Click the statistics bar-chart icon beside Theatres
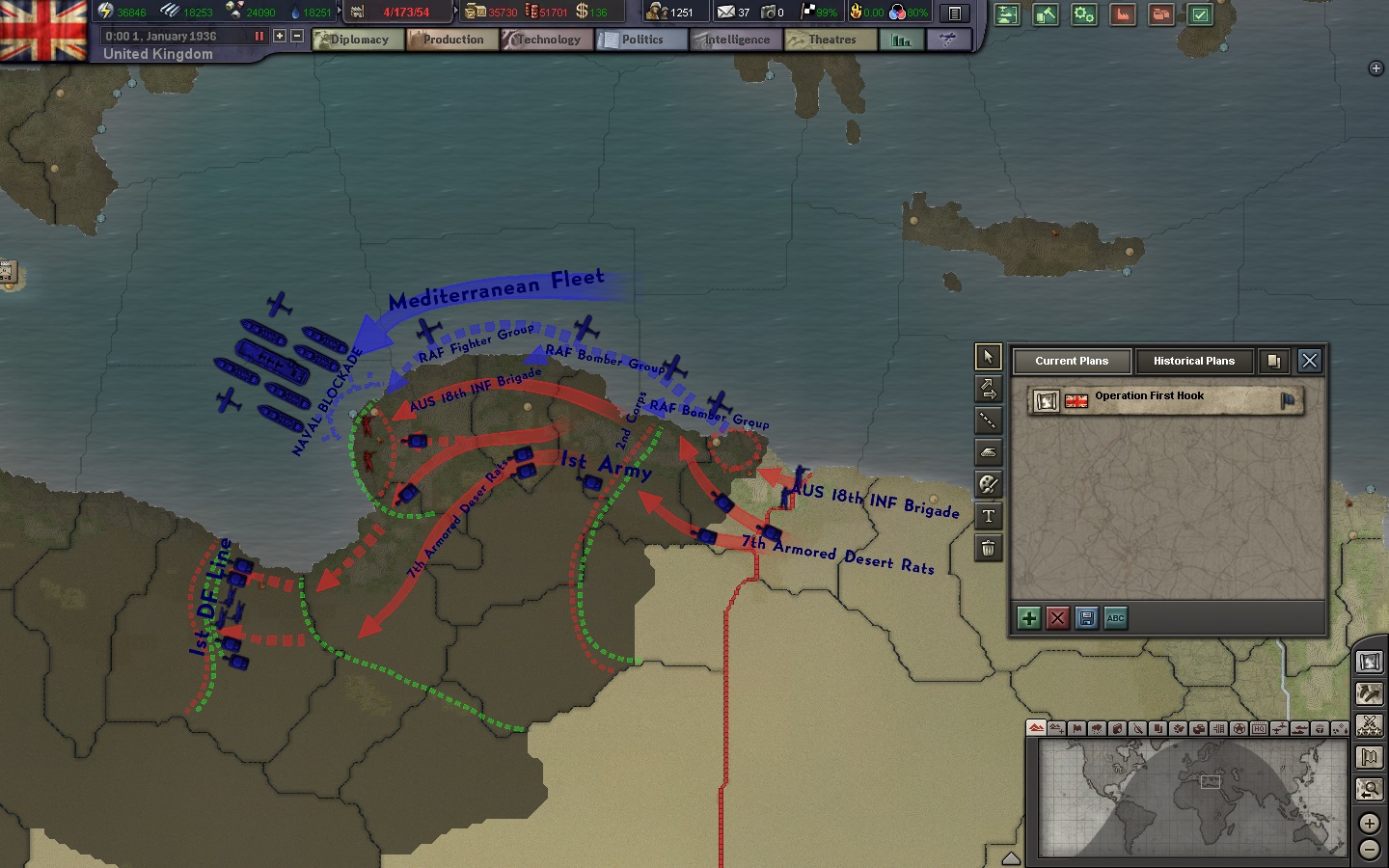This screenshot has width=1389, height=868. pos(900,40)
